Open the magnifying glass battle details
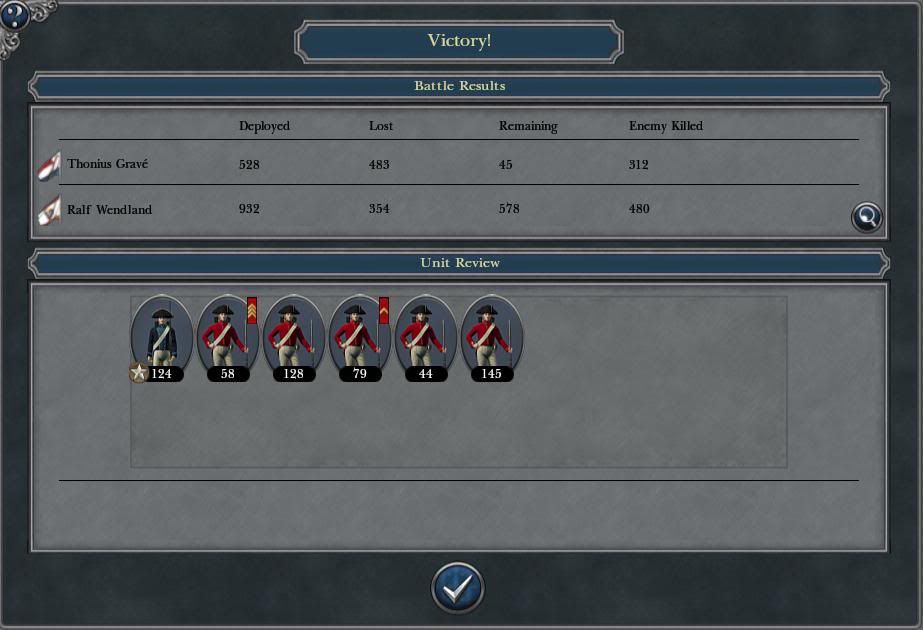923x630 pixels. pos(866,217)
